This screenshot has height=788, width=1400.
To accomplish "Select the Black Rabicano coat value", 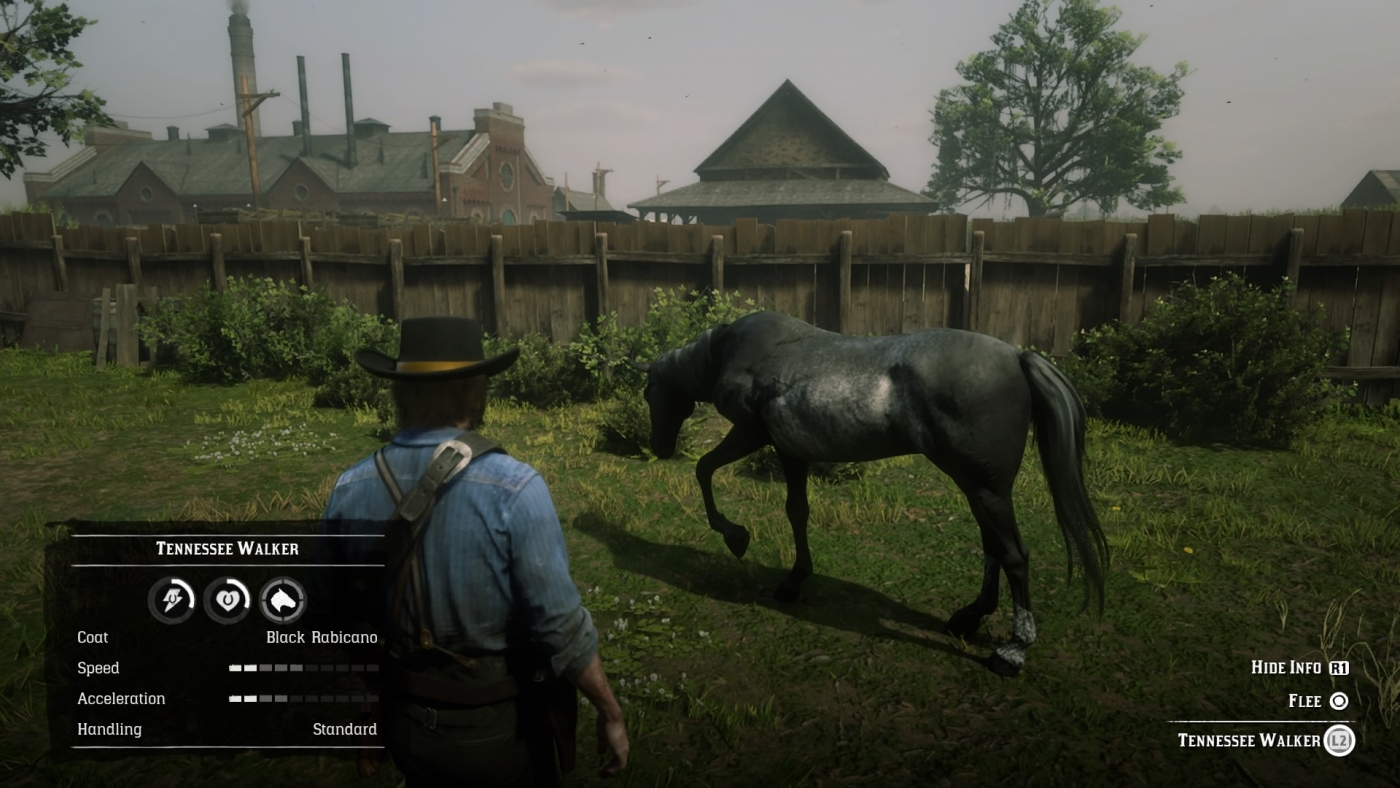I will [x=322, y=637].
